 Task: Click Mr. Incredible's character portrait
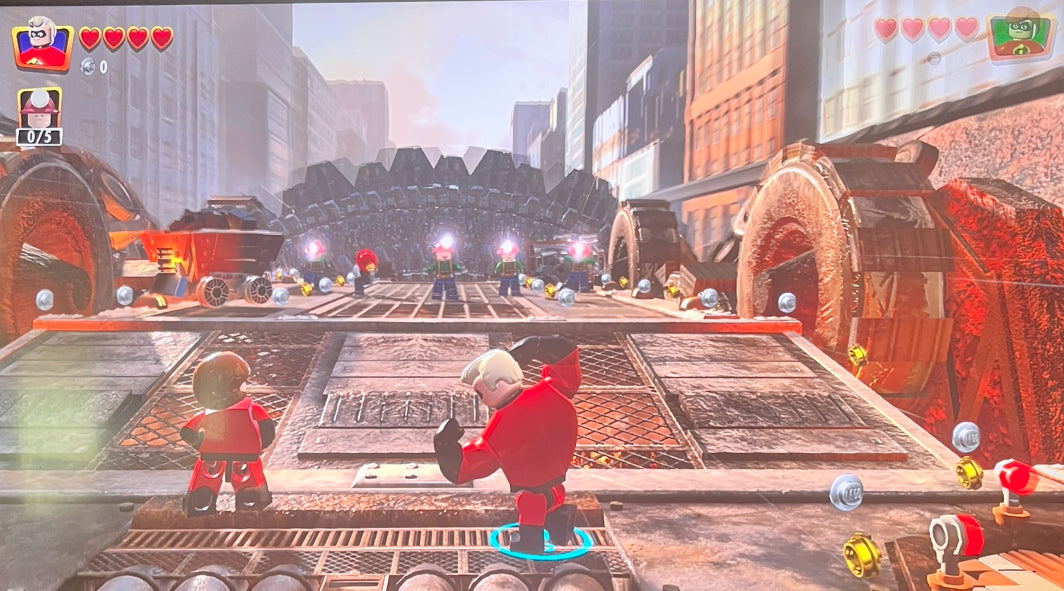click(42, 43)
